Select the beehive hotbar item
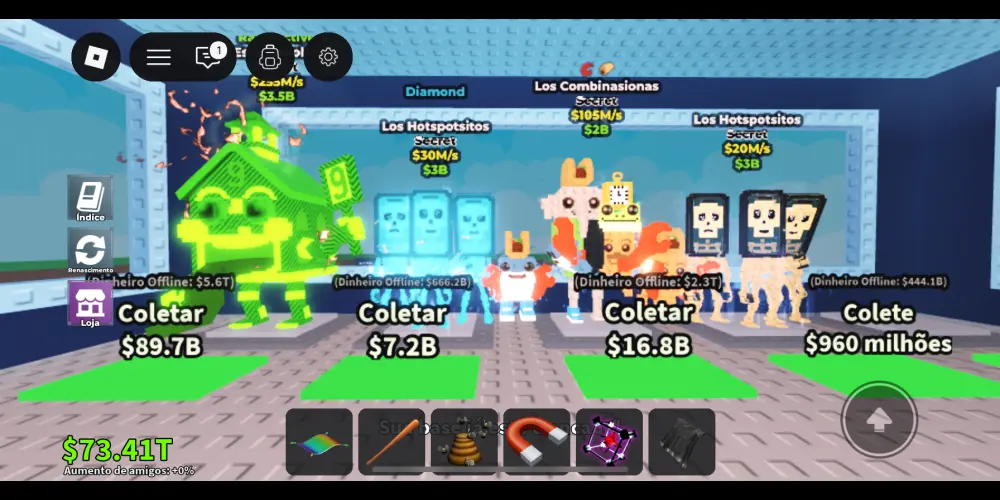 click(x=464, y=442)
